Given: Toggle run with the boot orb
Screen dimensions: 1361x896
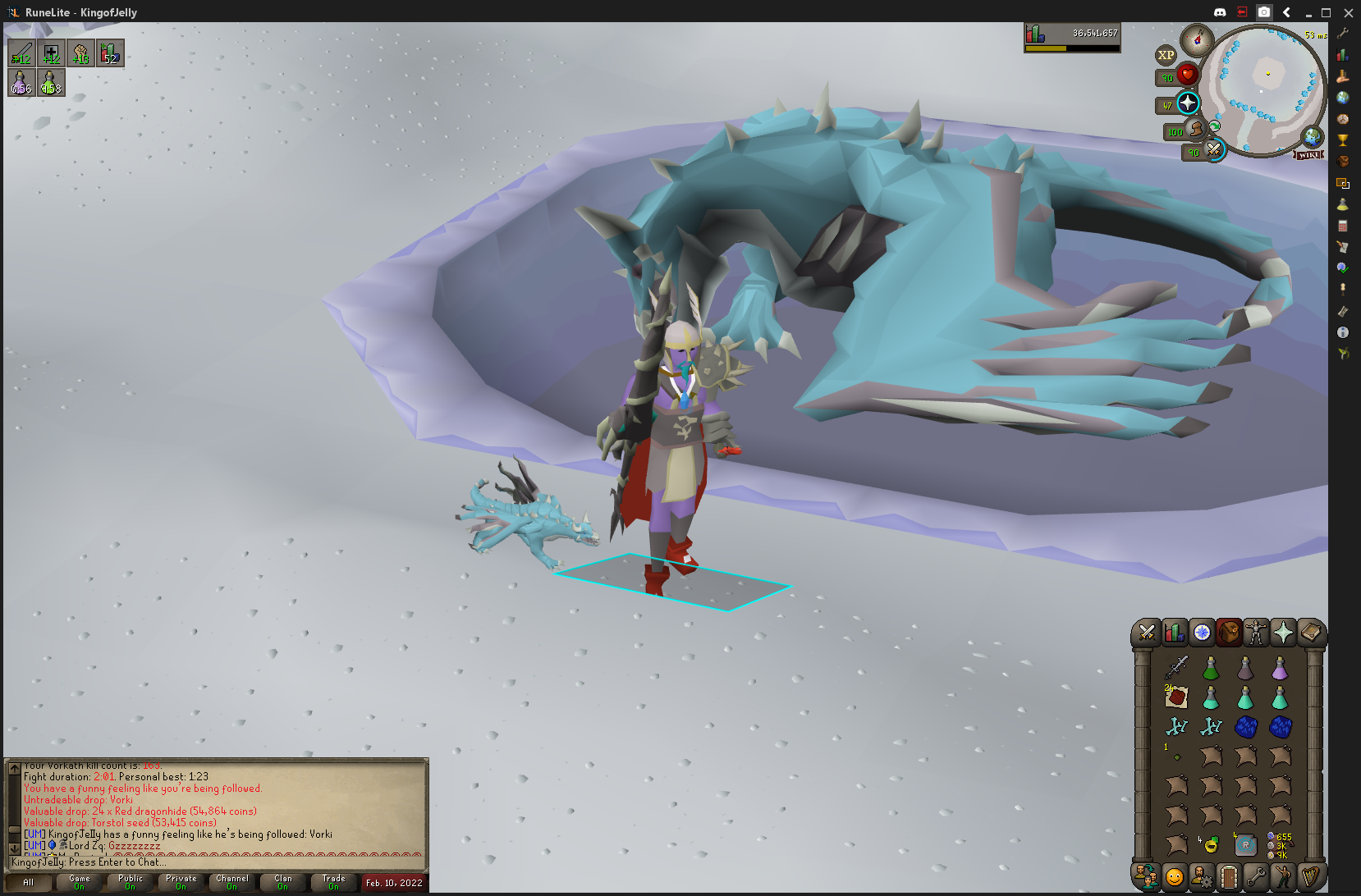Looking at the screenshot, I should 1197,130.
